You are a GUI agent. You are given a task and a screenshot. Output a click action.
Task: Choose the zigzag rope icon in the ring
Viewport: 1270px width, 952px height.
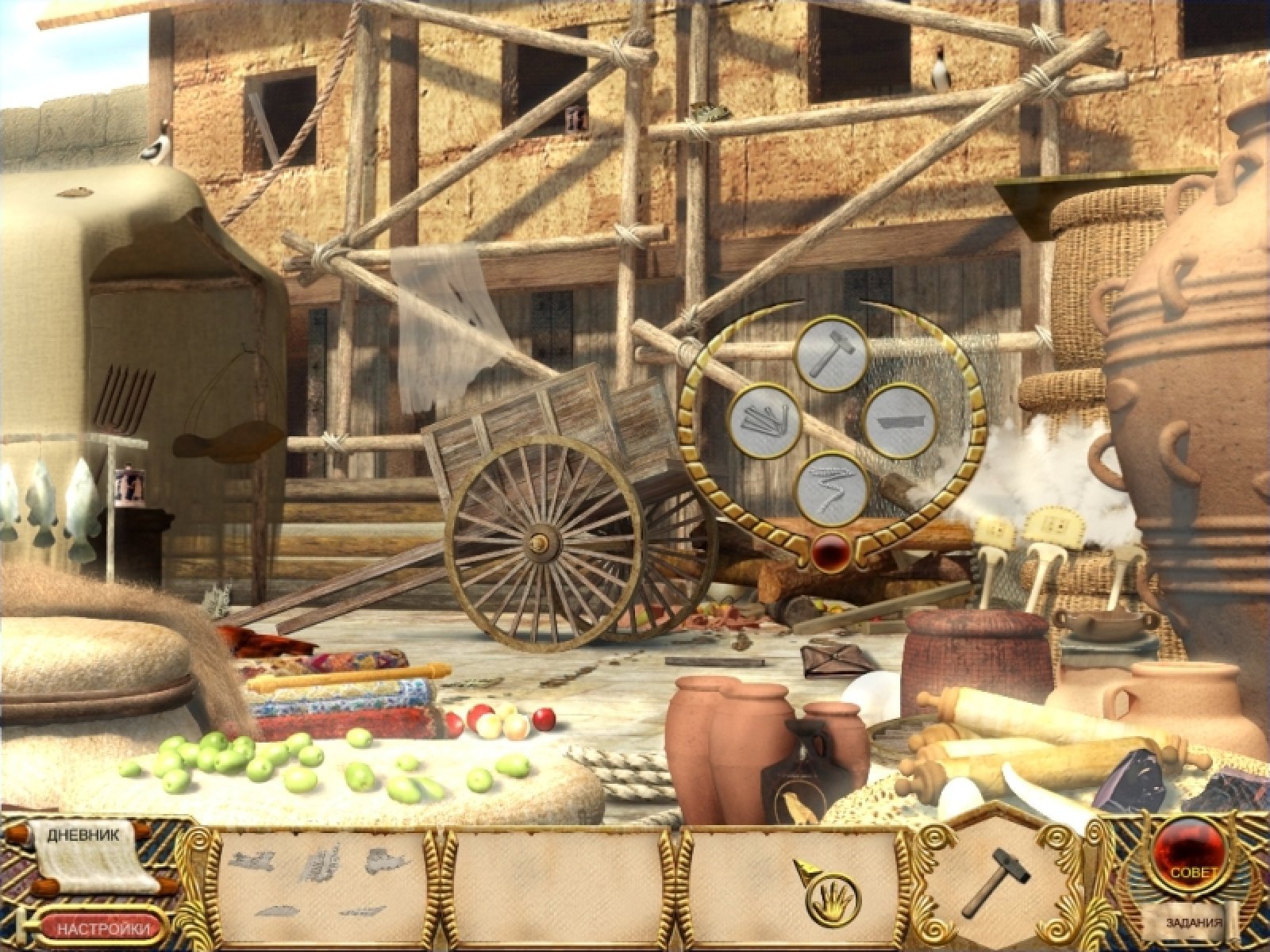click(832, 488)
